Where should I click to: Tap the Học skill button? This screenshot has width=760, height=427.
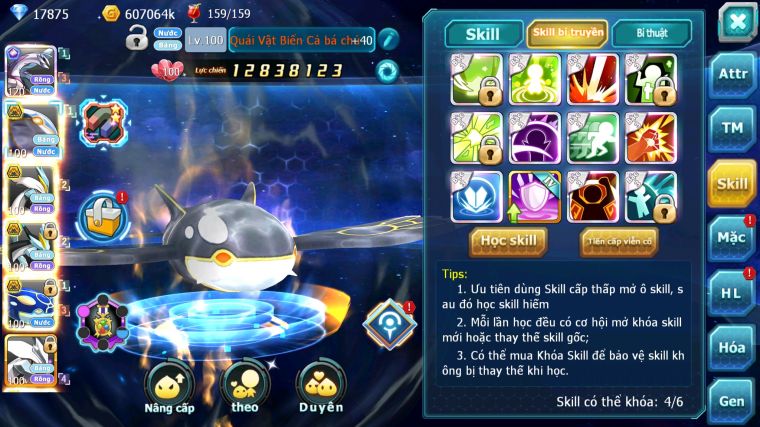508,241
